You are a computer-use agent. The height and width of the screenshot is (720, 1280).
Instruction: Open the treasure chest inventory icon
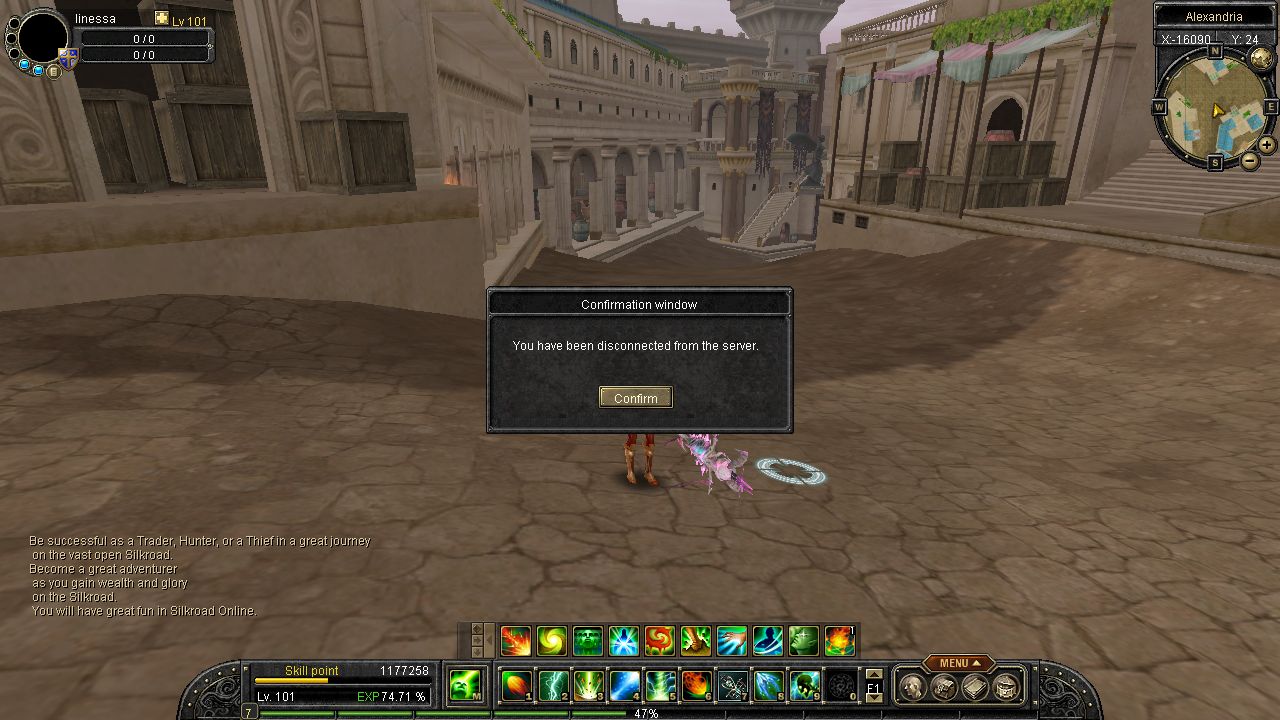[1007, 687]
